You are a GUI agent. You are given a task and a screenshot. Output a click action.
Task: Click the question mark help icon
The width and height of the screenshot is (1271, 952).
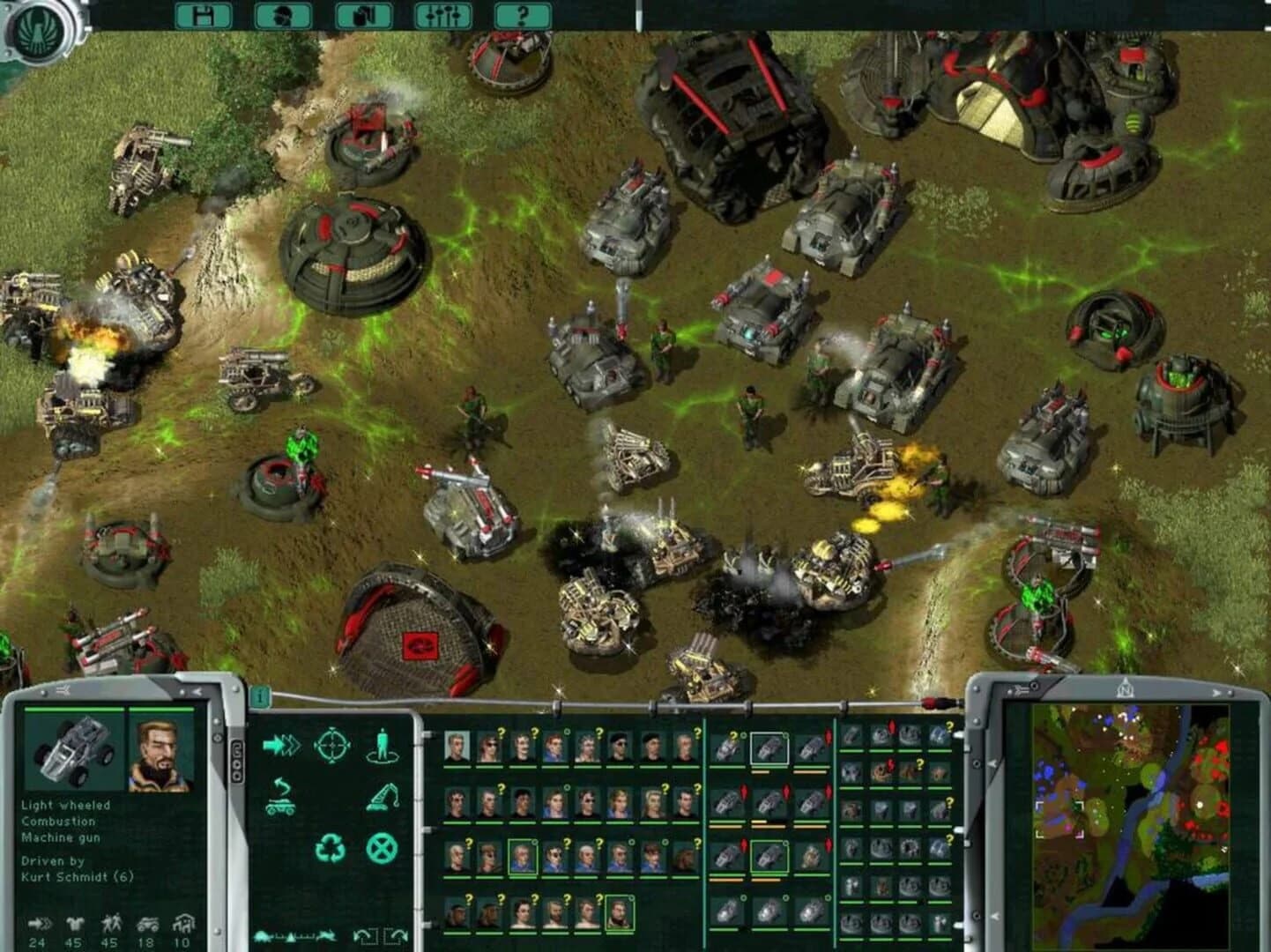(522, 14)
